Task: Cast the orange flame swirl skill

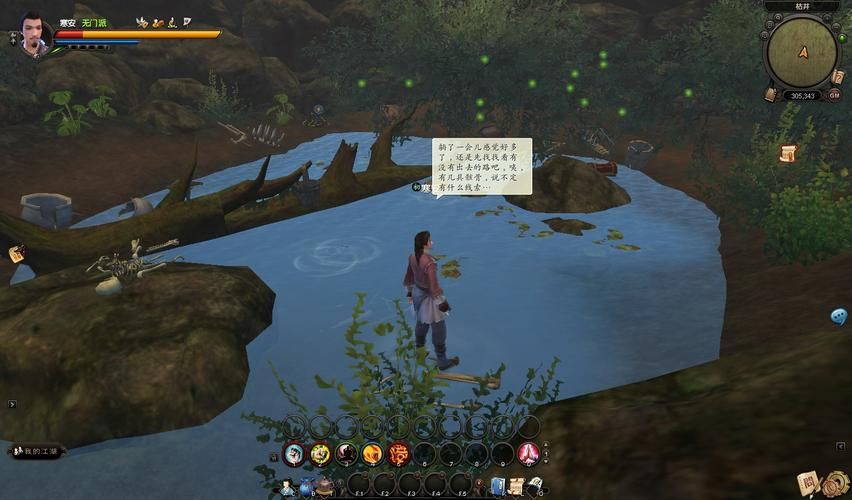Action: point(372,454)
